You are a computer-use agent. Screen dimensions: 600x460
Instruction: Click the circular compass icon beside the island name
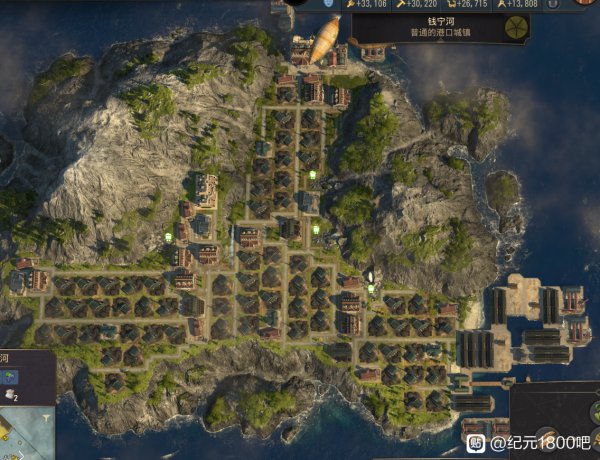click(516, 27)
